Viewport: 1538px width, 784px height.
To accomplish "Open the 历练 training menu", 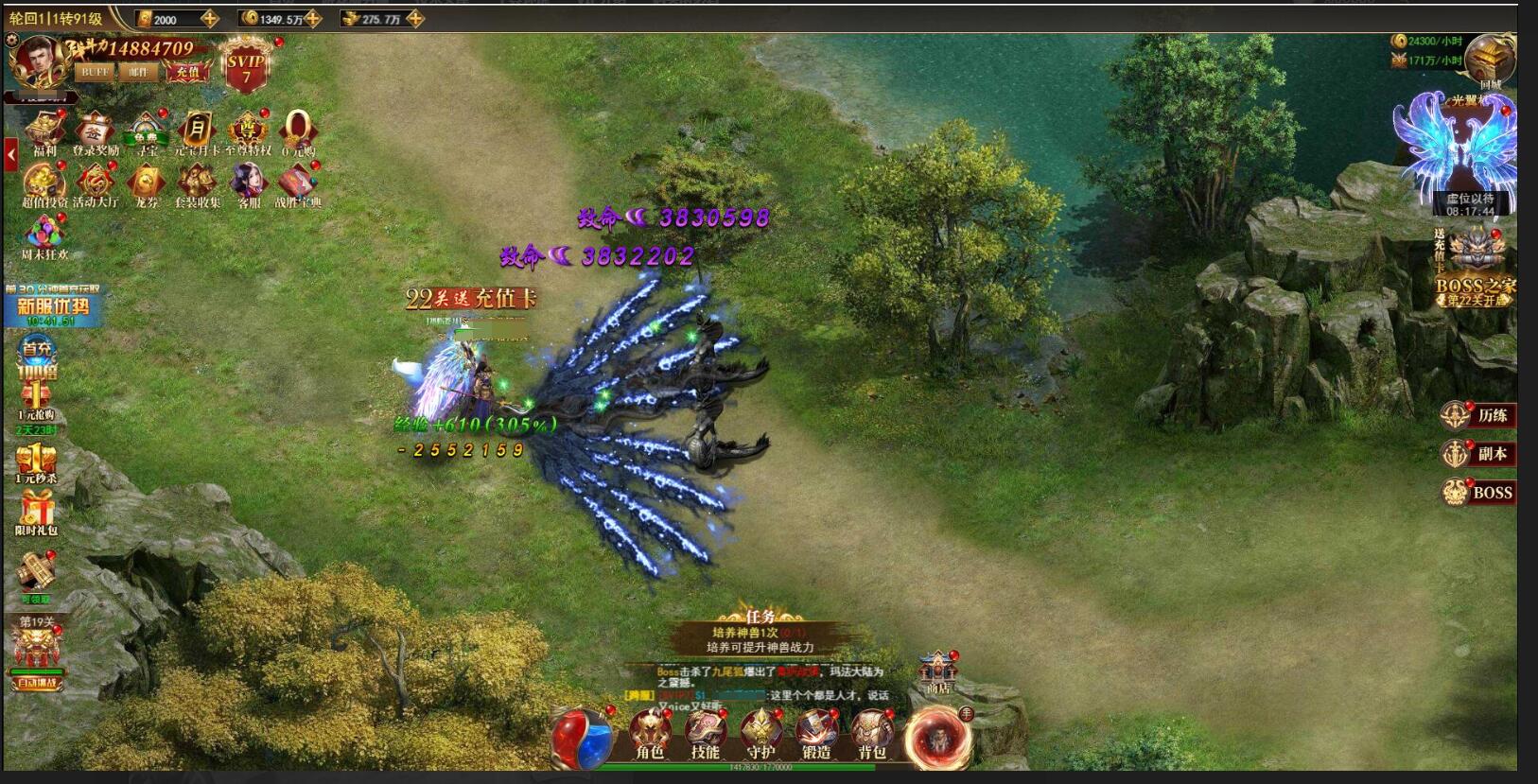I will 1478,415.
